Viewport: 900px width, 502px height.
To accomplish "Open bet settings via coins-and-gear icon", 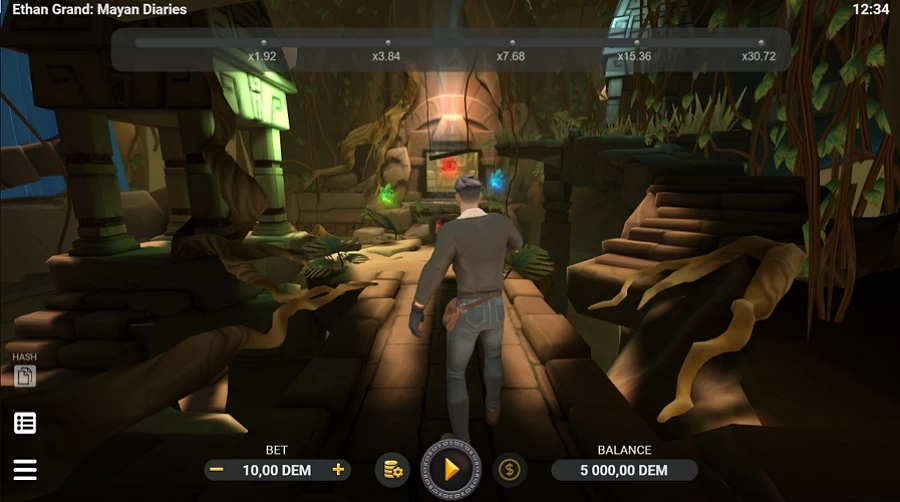I will (393, 469).
